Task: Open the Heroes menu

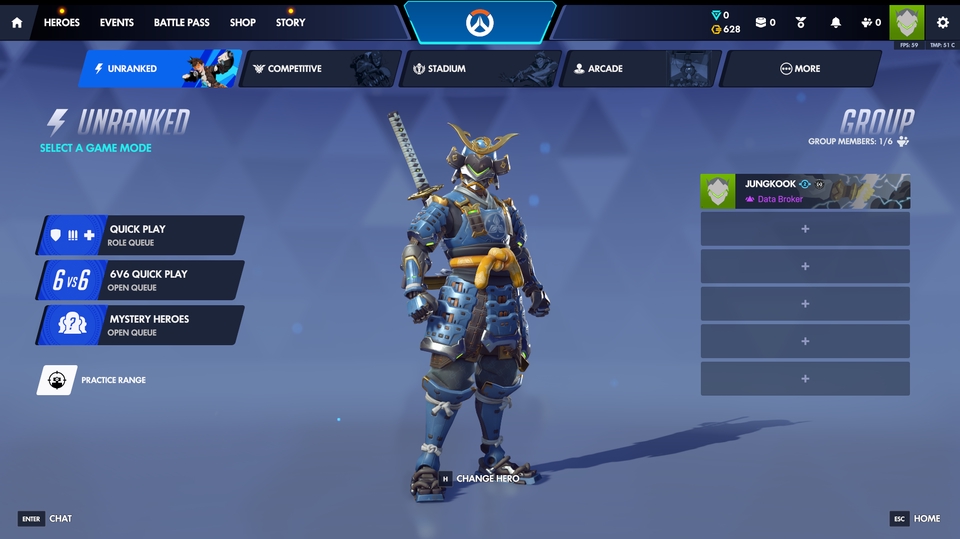Action: coord(62,22)
